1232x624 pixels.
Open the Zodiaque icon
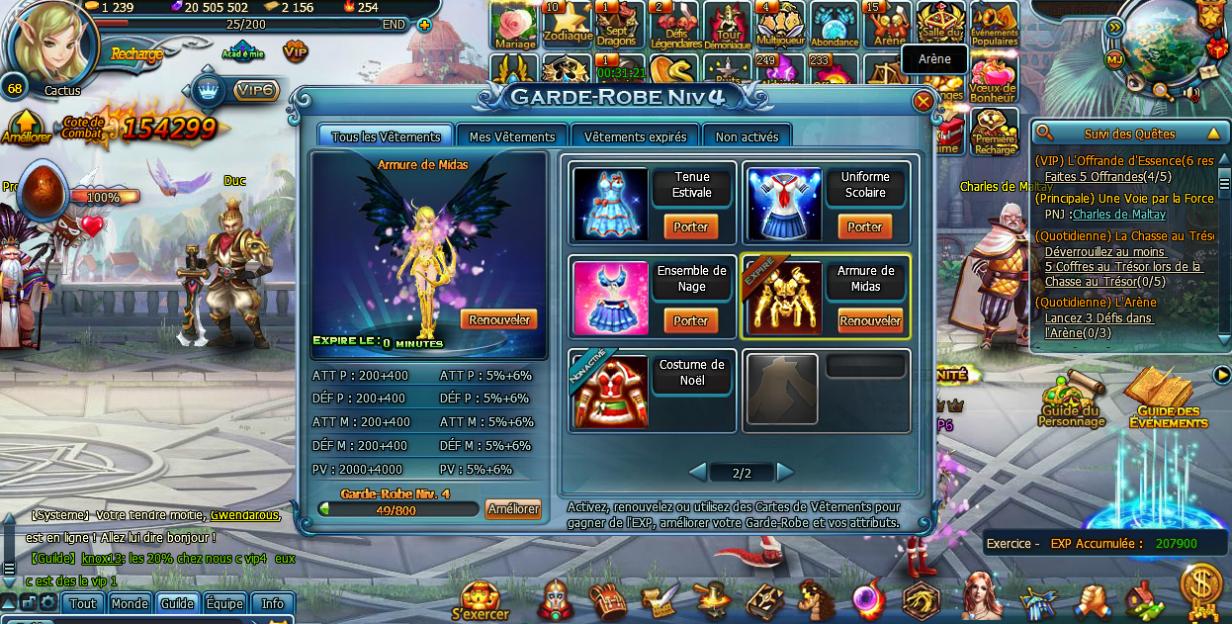pos(567,25)
